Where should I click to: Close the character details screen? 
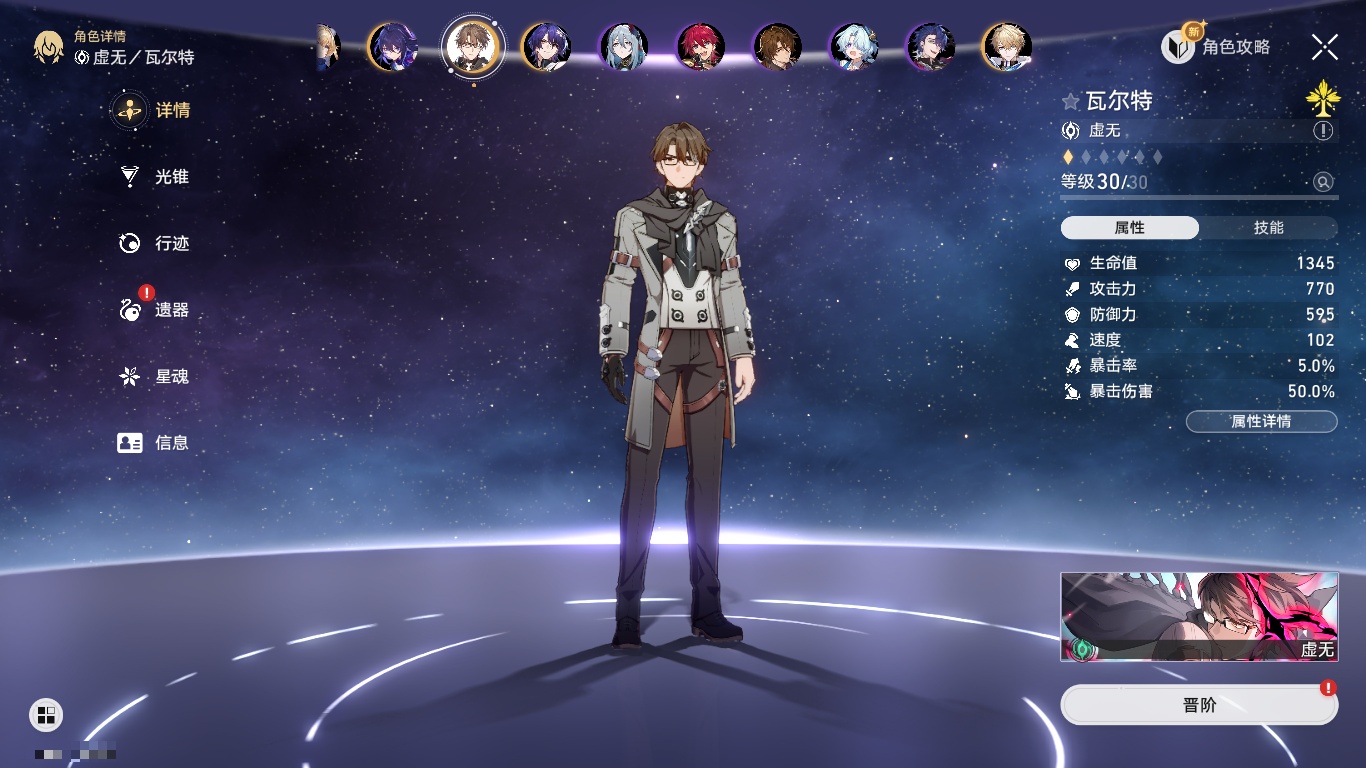click(1324, 46)
